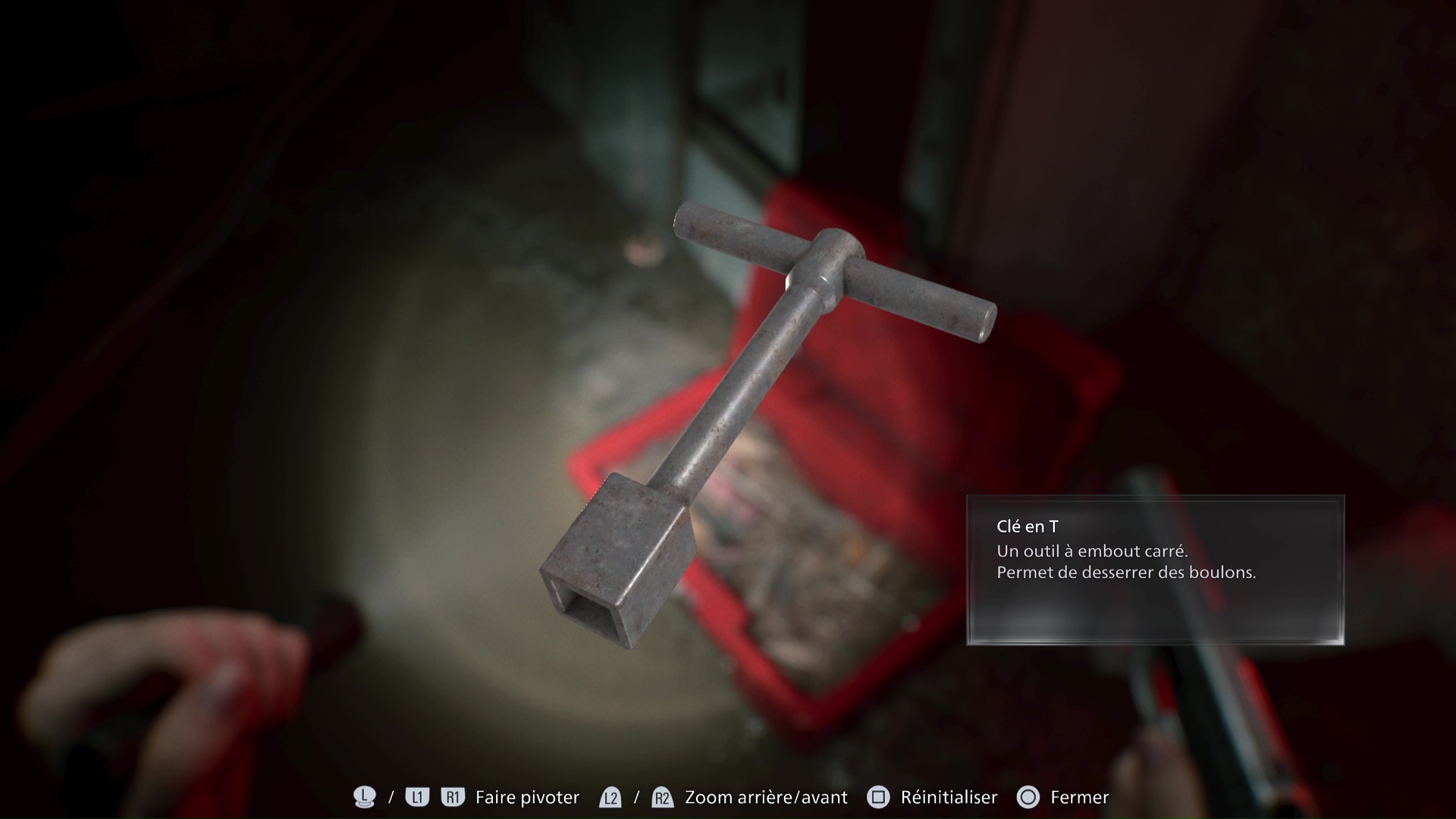The image size is (1456, 819).
Task: Select the Clé en T title text
Action: click(x=1029, y=525)
